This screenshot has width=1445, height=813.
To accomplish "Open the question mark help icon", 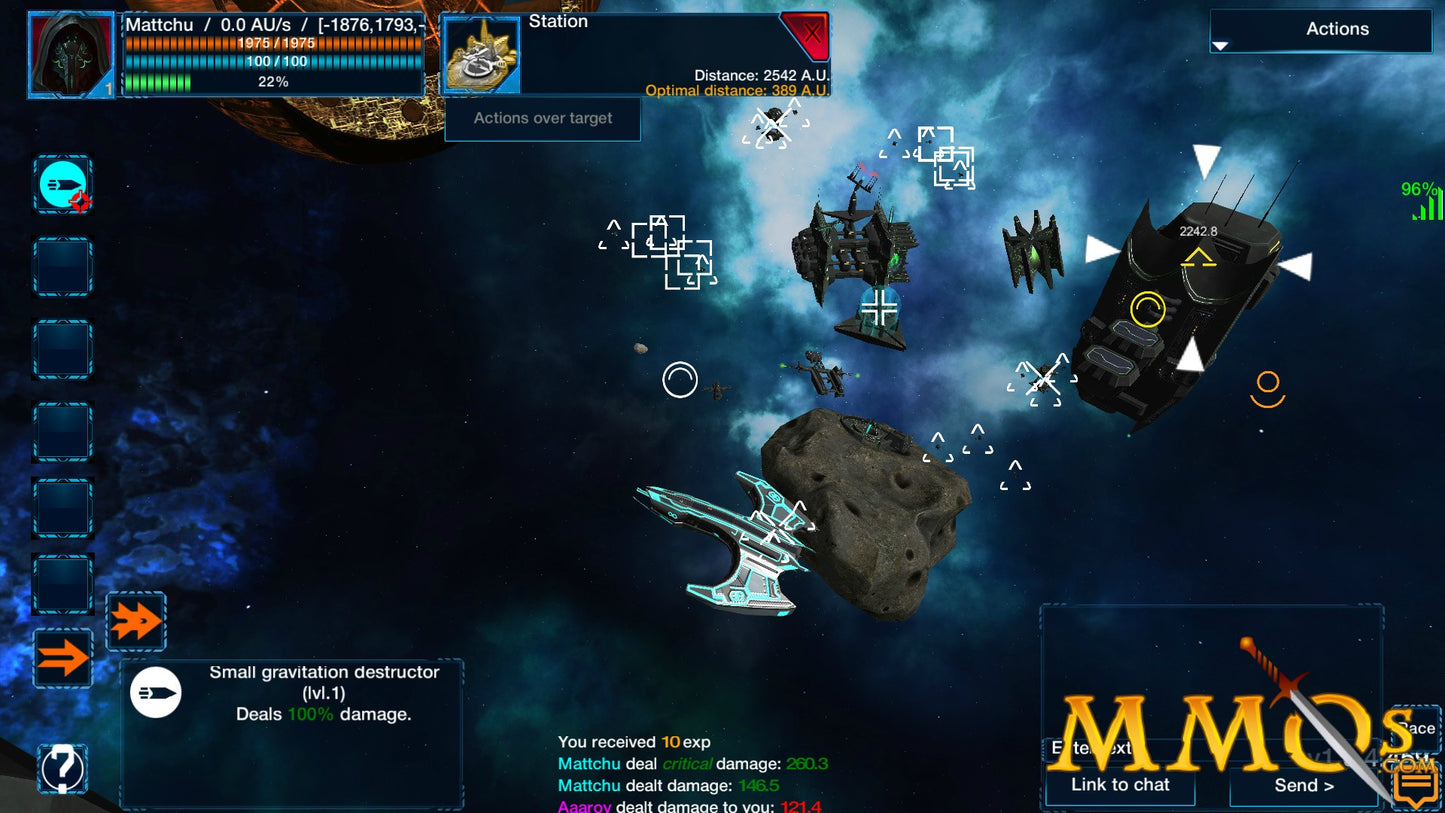I will 62,768.
